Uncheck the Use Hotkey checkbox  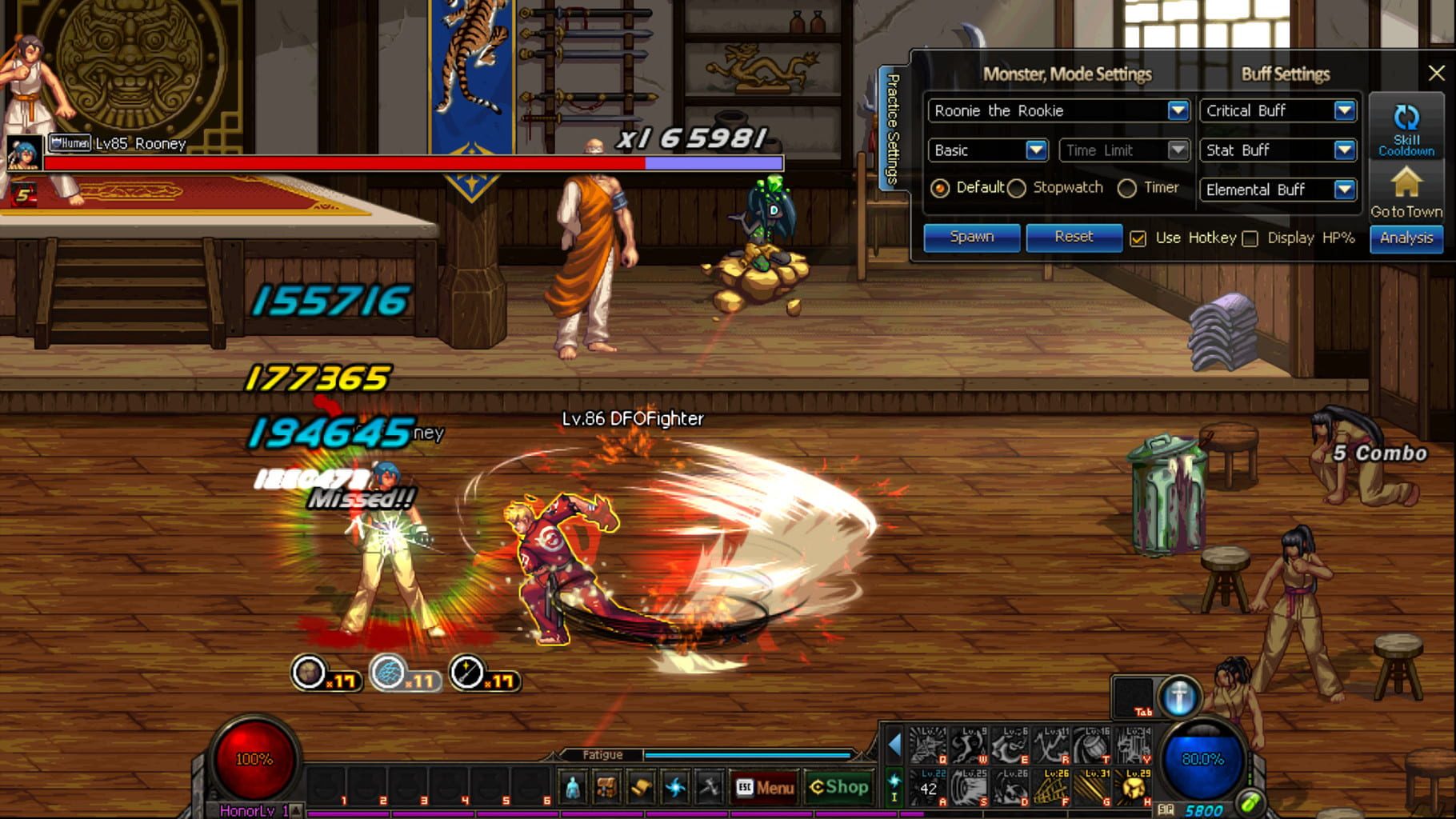tap(1139, 238)
